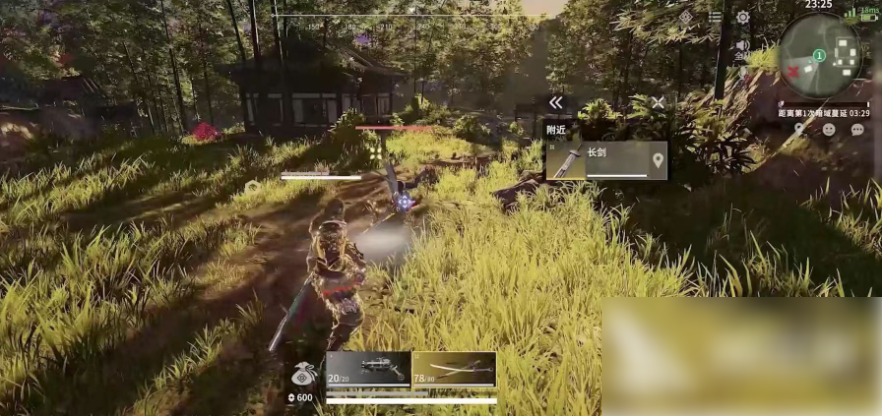Open the emoji smiley button
The height and width of the screenshot is (416, 882).
(x=828, y=130)
